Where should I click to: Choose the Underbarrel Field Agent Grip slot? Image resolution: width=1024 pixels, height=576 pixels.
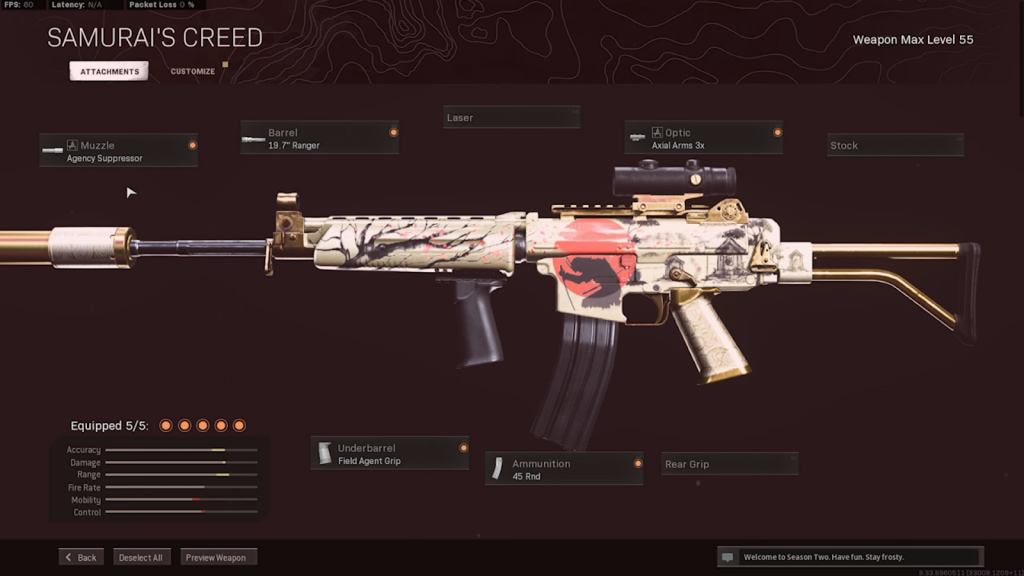point(390,454)
